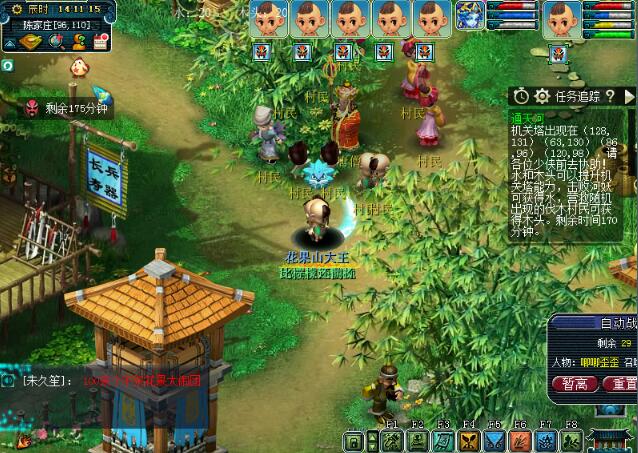The image size is (638, 453).
Task: Click the quest tracker stopwatch icon
Action: [521, 96]
